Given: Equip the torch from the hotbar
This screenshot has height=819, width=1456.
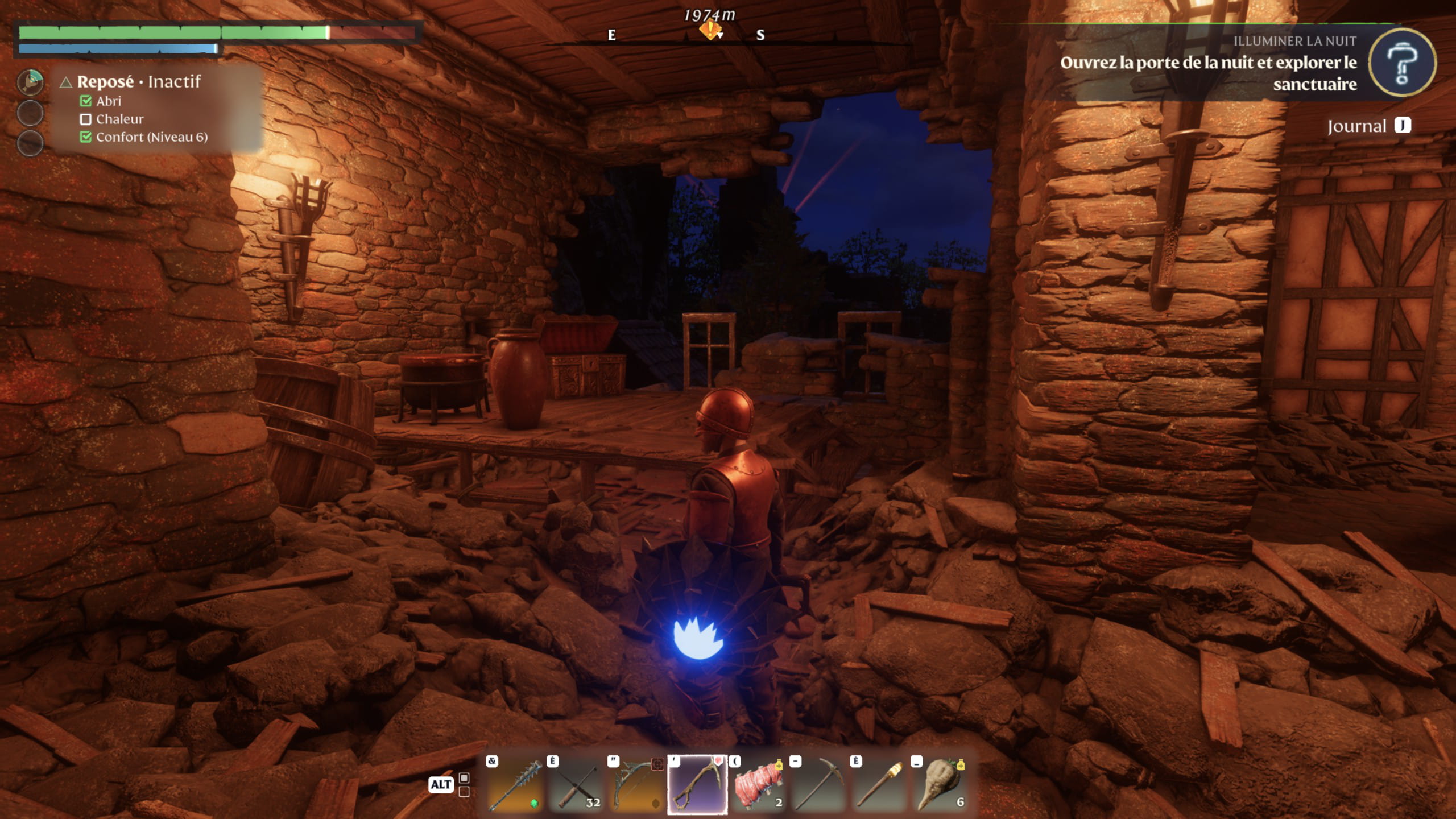Looking at the screenshot, I should click(880, 785).
